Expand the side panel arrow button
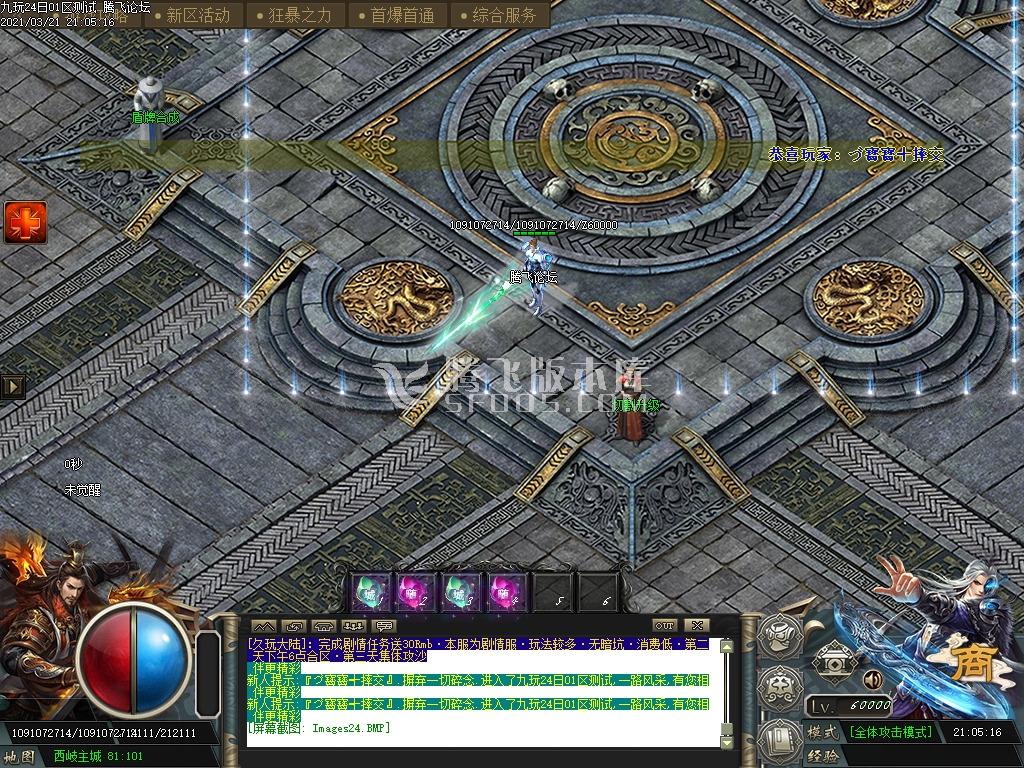Screen dimensions: 1024x768 13,386
